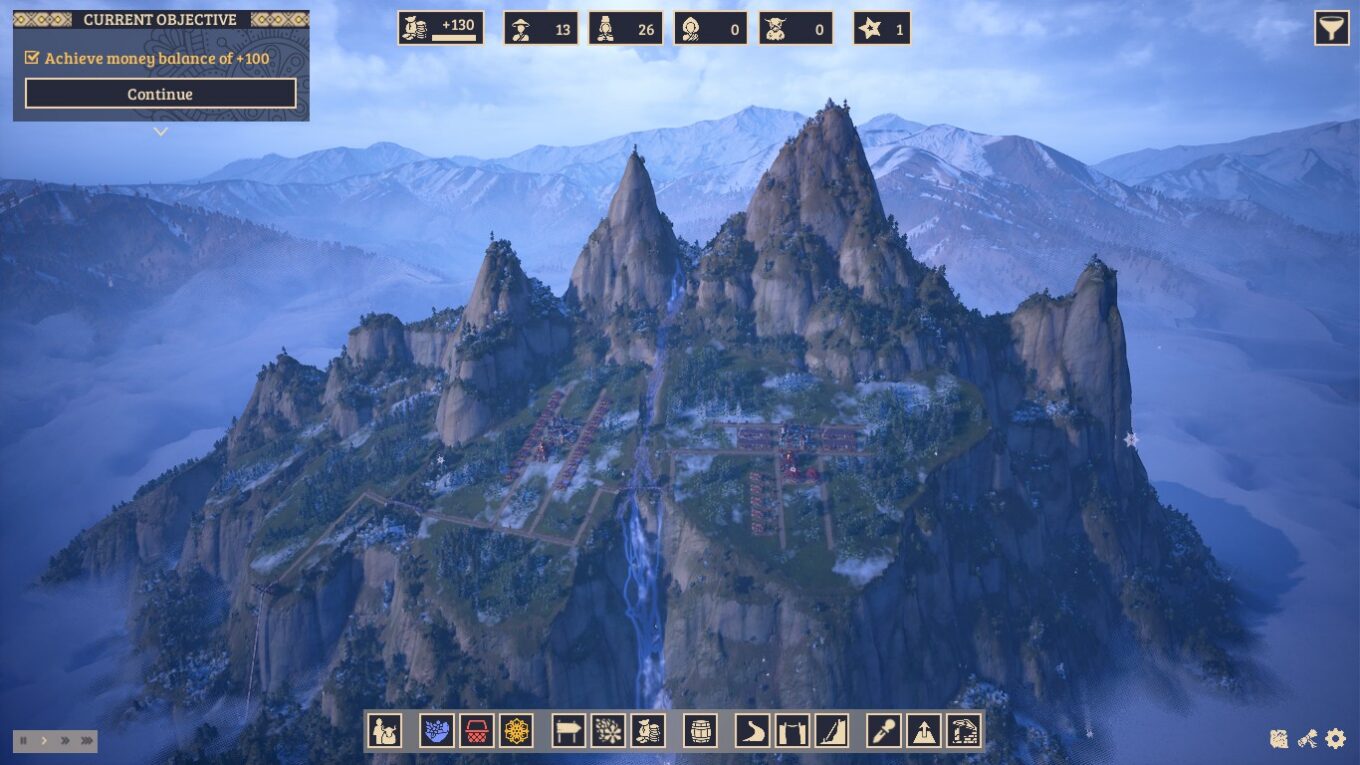Open the snowflake avalanche overlay
Image resolution: width=1360 pixels, height=765 pixels.
(x=609, y=731)
